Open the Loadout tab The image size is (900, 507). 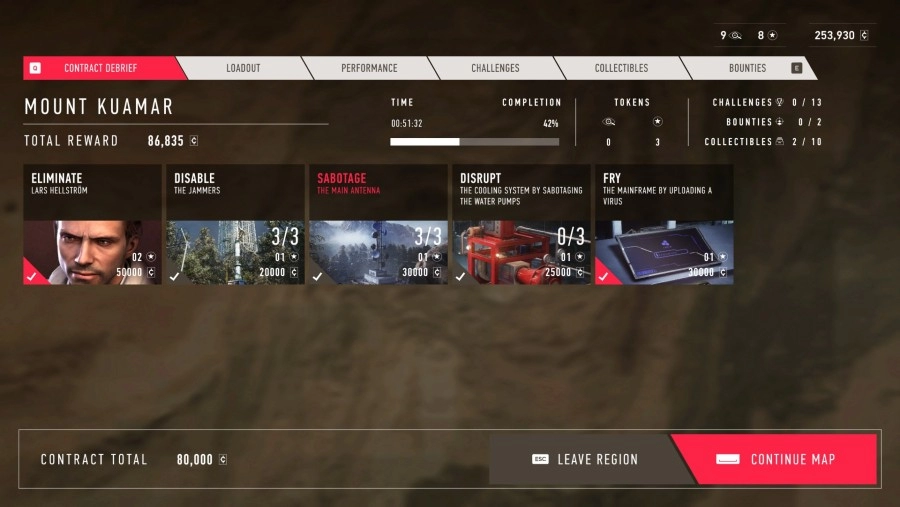pyautogui.click(x=243, y=68)
